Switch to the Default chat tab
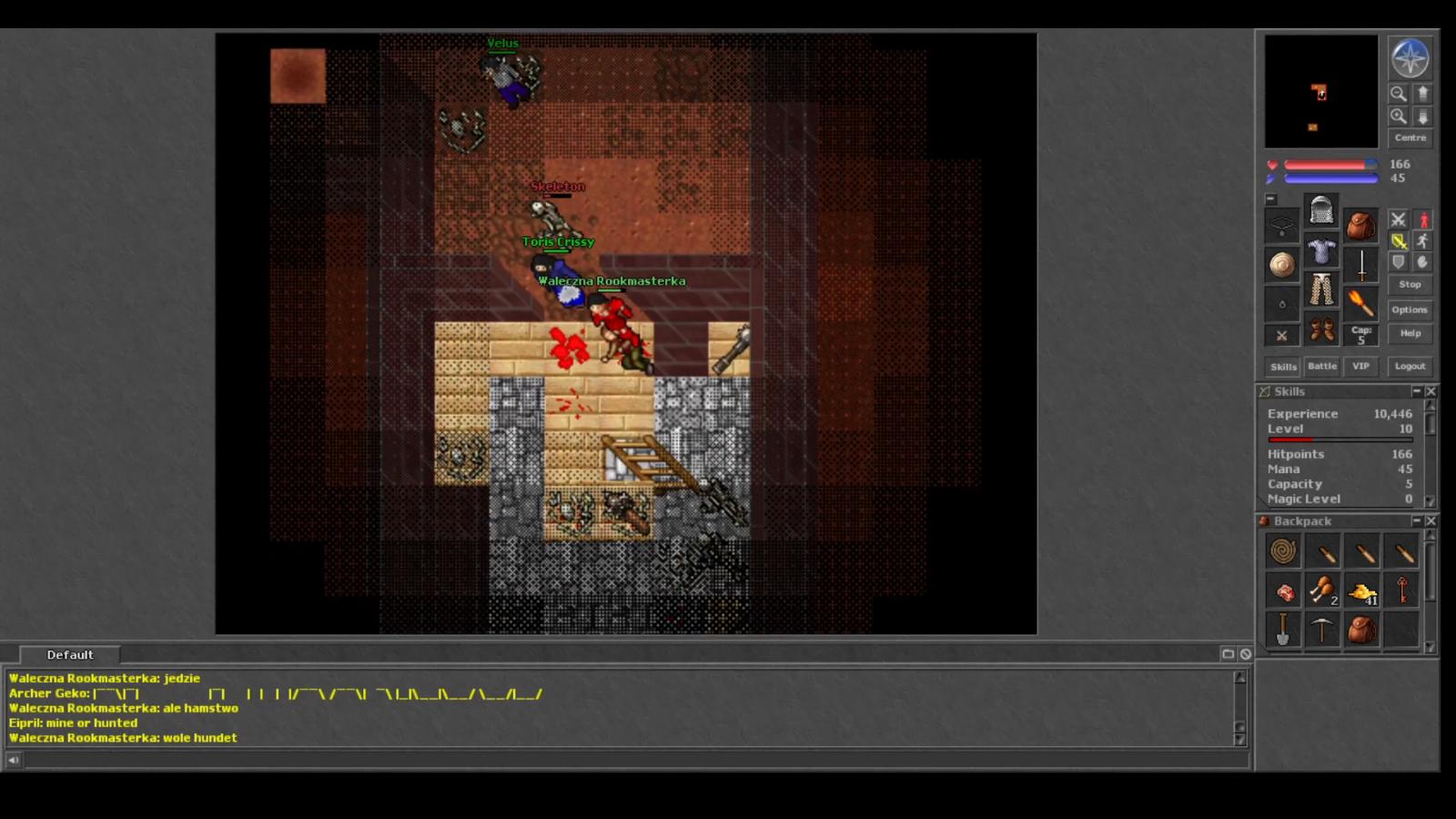The height and width of the screenshot is (819, 1456). point(70,655)
